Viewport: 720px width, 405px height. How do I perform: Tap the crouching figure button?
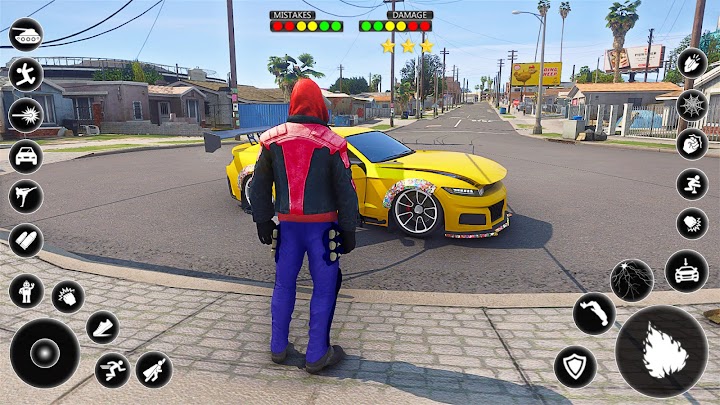pyautogui.click(x=692, y=183)
